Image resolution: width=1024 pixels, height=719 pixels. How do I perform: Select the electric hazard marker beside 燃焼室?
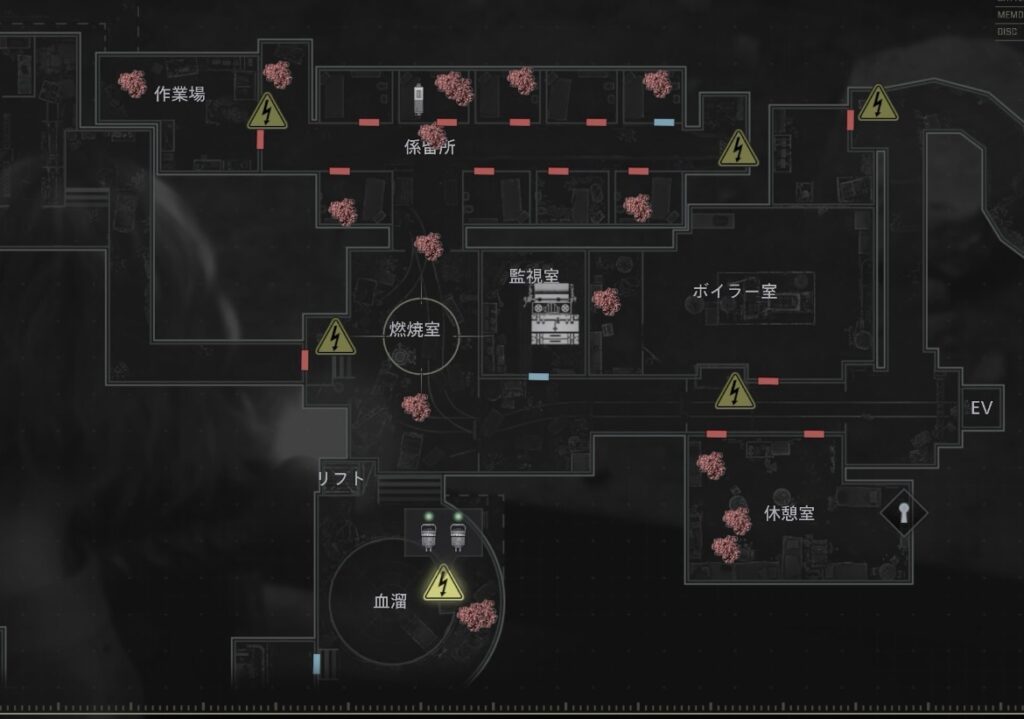pyautogui.click(x=336, y=338)
